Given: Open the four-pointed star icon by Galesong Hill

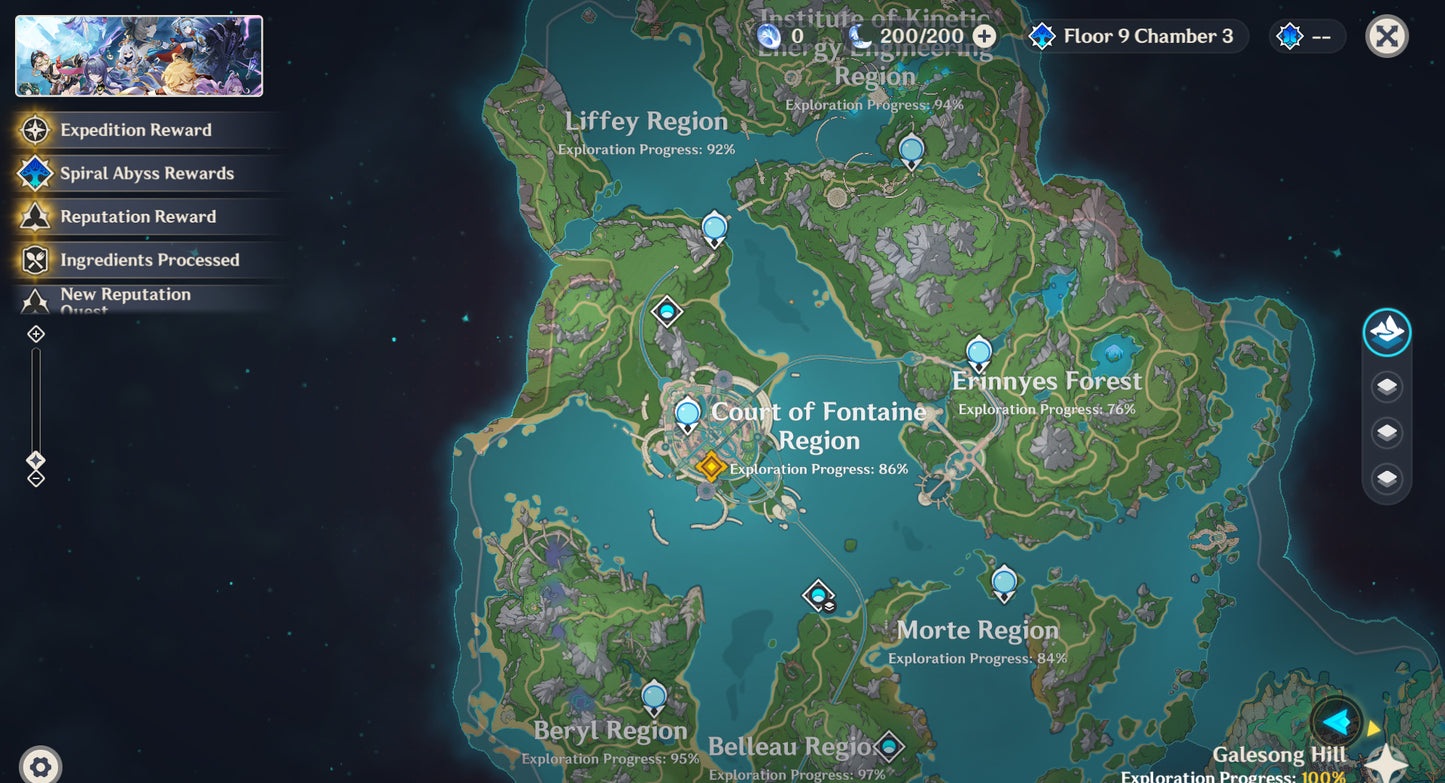Looking at the screenshot, I should [x=1387, y=763].
